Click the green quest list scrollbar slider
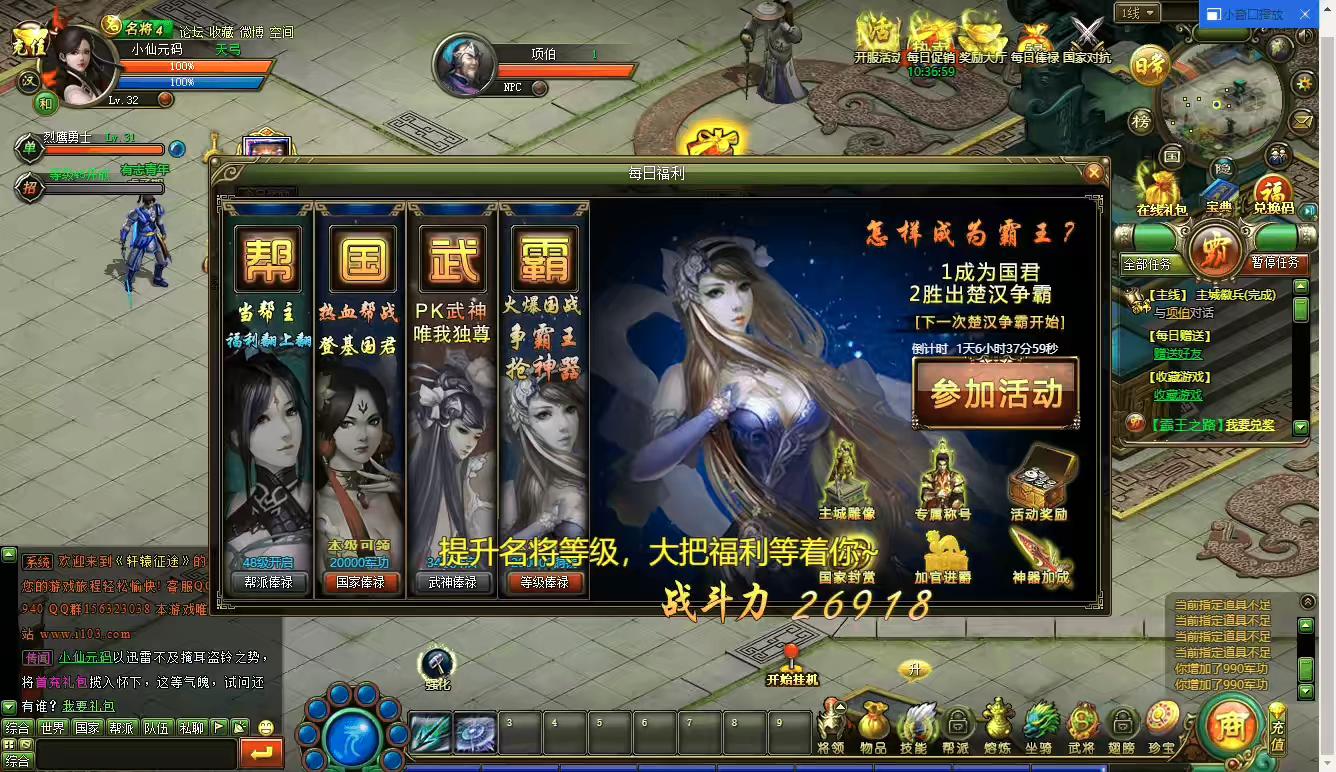The width and height of the screenshot is (1336, 772). point(1299,307)
